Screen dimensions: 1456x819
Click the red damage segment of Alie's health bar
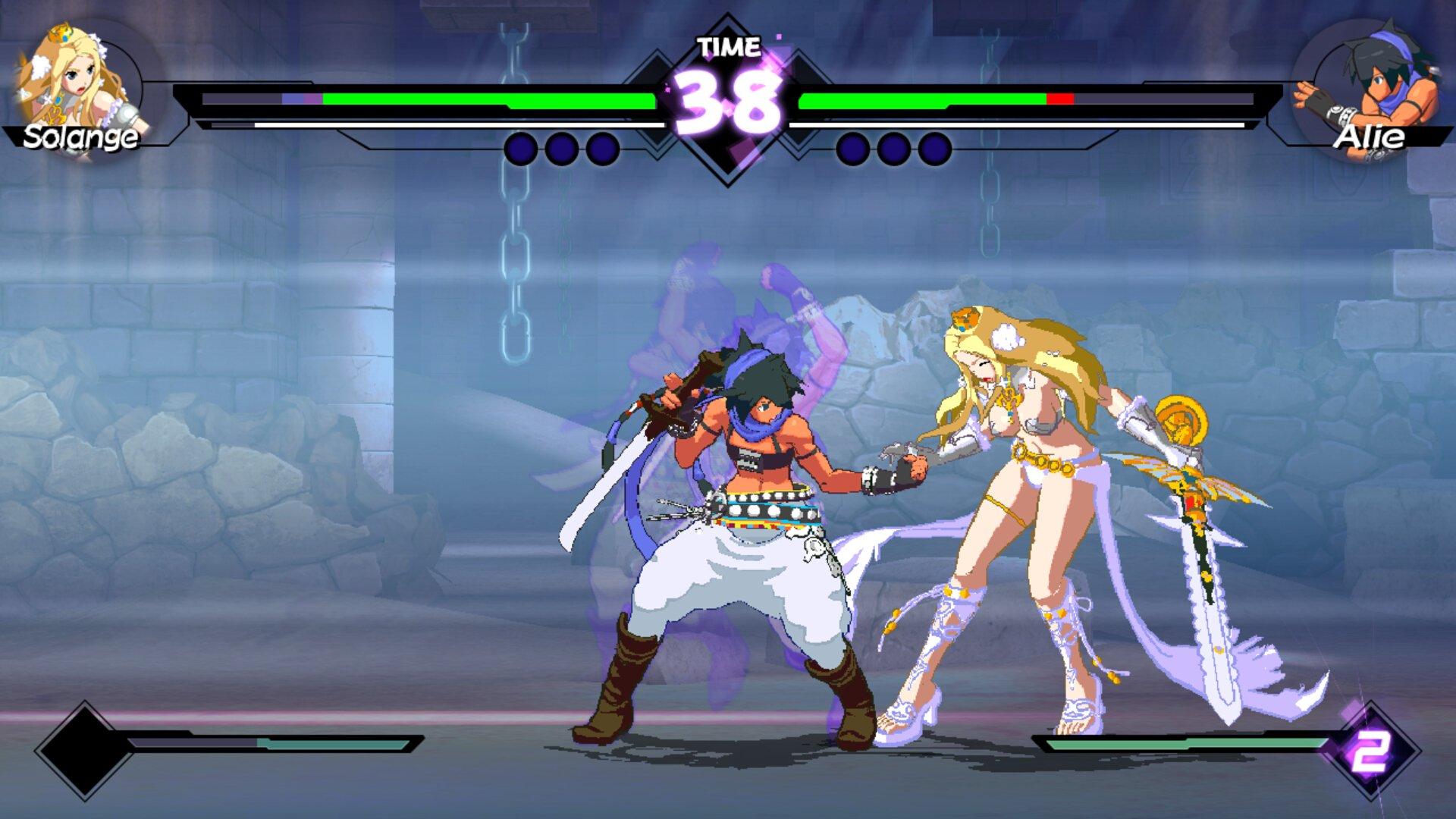point(1060,97)
